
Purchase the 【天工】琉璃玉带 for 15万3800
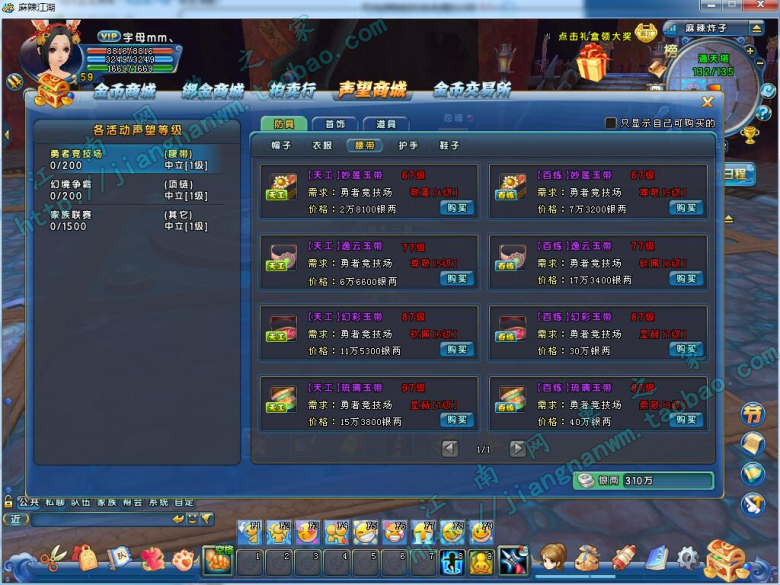point(456,420)
